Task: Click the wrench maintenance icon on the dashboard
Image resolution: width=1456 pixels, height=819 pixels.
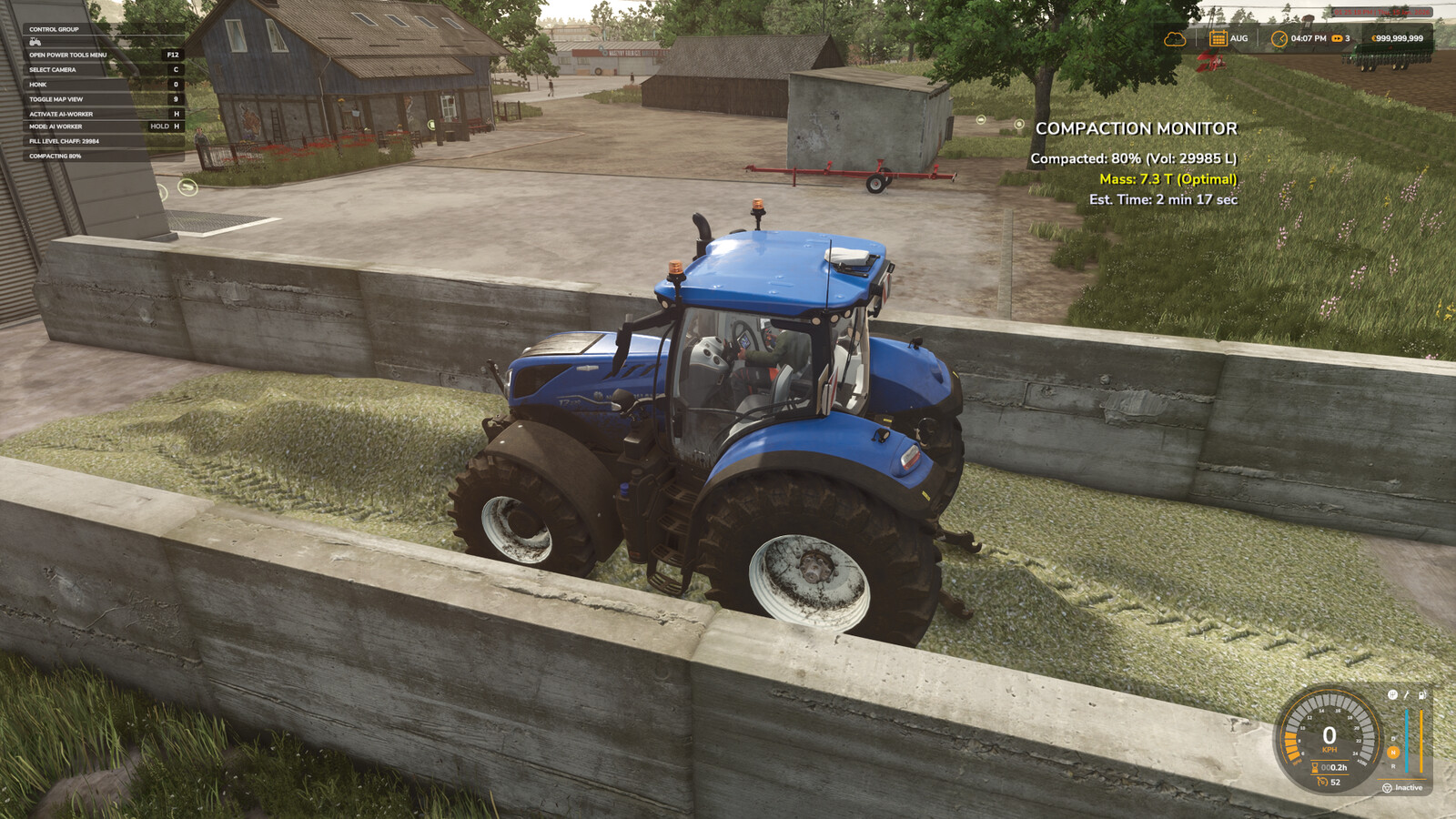Action: click(x=1407, y=695)
